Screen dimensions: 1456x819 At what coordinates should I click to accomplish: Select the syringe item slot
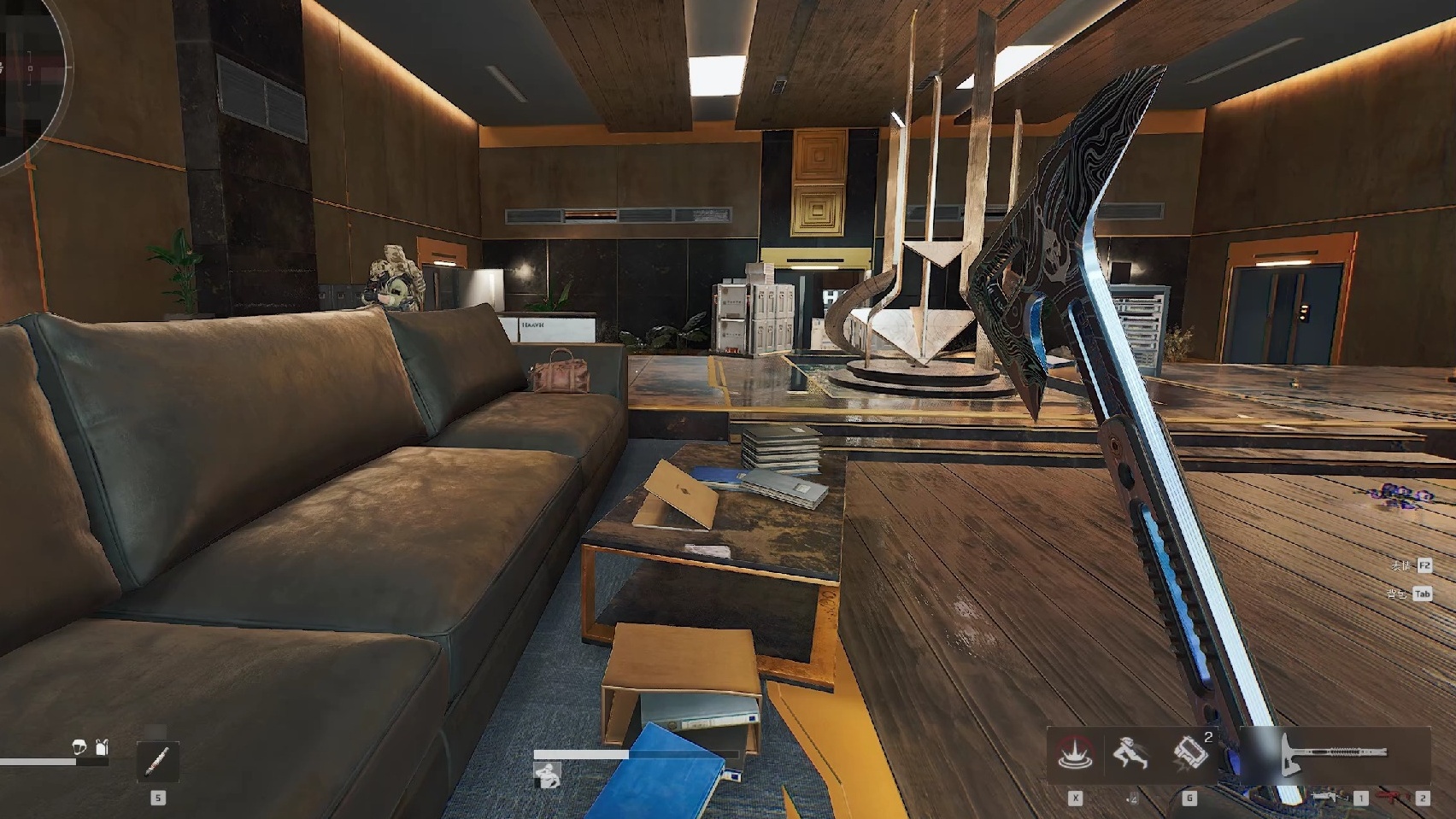(x=158, y=760)
